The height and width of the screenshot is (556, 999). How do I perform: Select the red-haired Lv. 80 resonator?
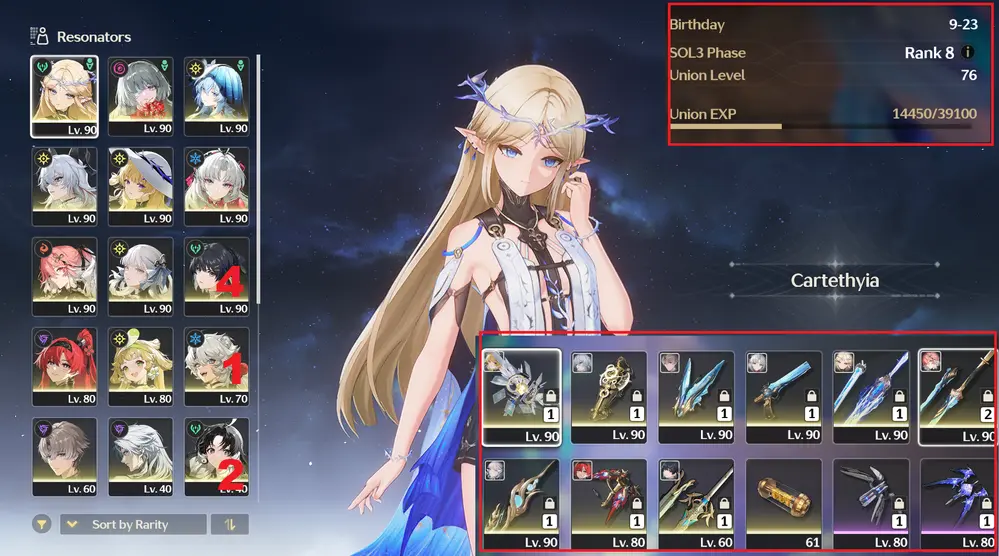pyautogui.click(x=64, y=366)
